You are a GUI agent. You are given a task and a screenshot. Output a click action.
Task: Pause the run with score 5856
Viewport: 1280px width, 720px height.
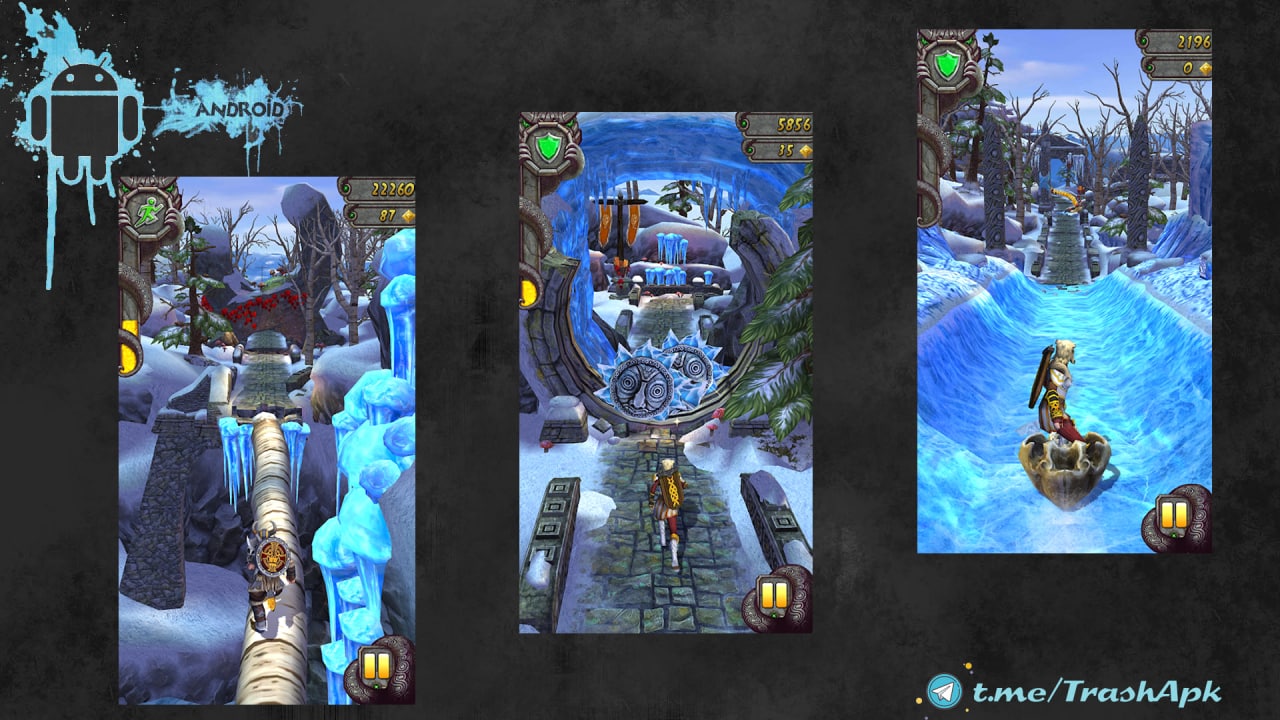click(x=774, y=595)
